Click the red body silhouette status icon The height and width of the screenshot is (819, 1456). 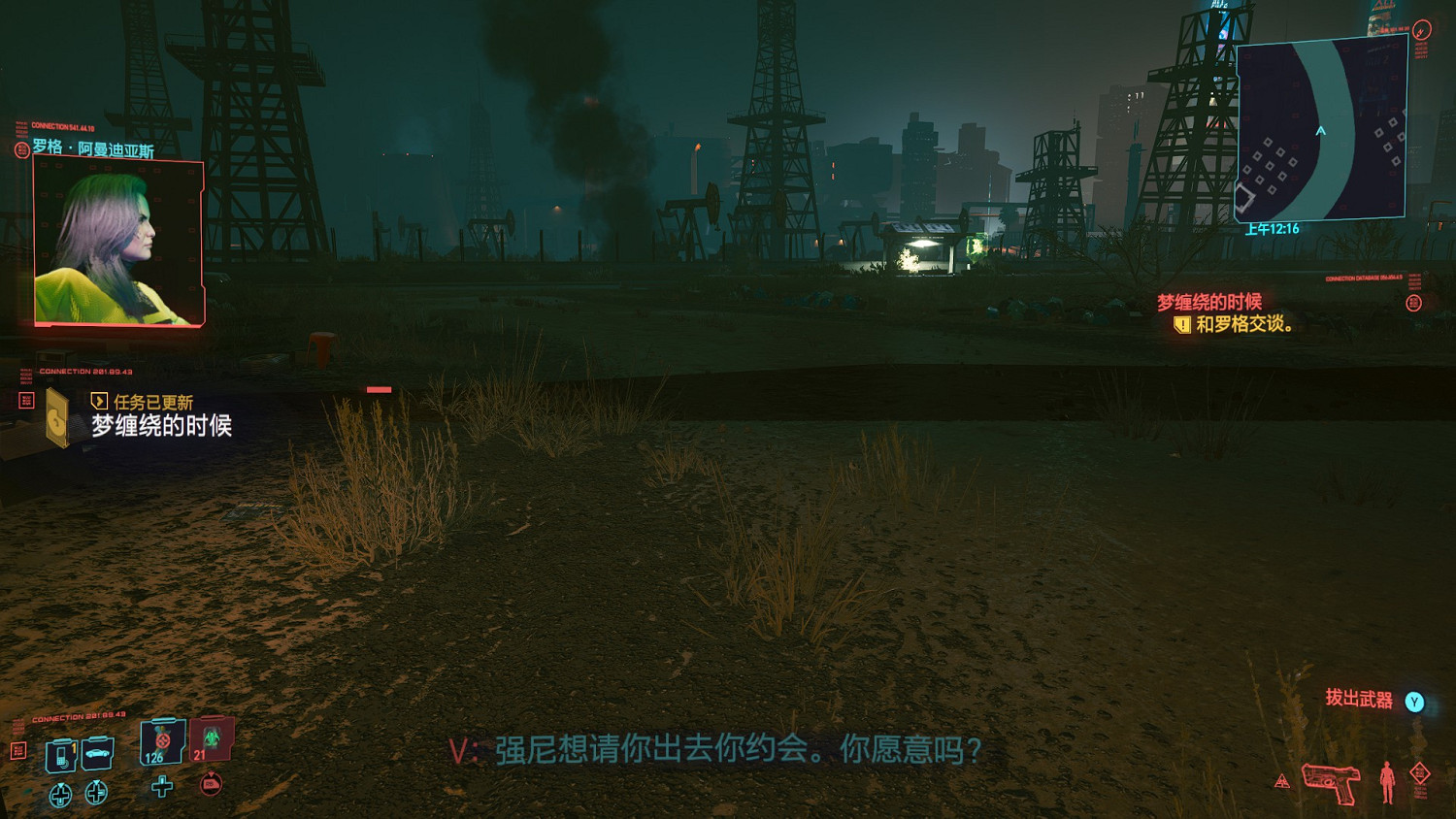coord(1388,784)
